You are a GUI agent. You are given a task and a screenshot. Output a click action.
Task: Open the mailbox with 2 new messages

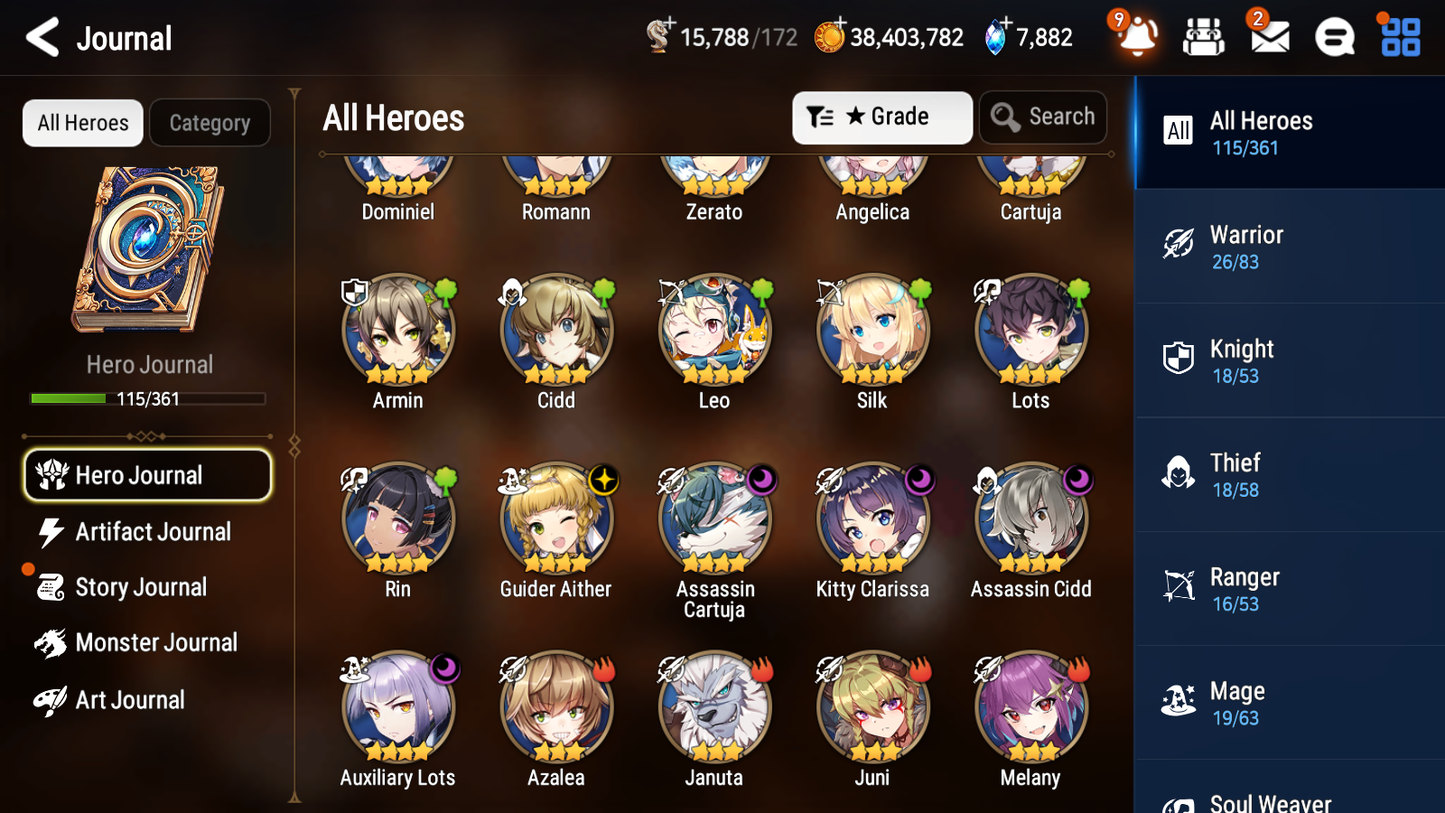1268,37
